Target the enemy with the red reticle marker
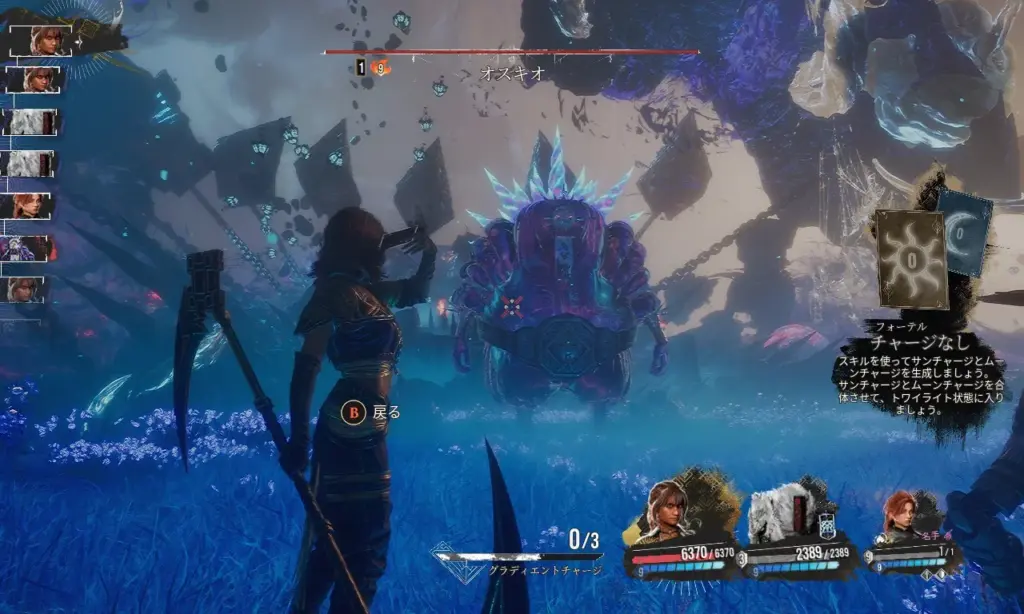Viewport: 1024px width, 614px height. (513, 307)
